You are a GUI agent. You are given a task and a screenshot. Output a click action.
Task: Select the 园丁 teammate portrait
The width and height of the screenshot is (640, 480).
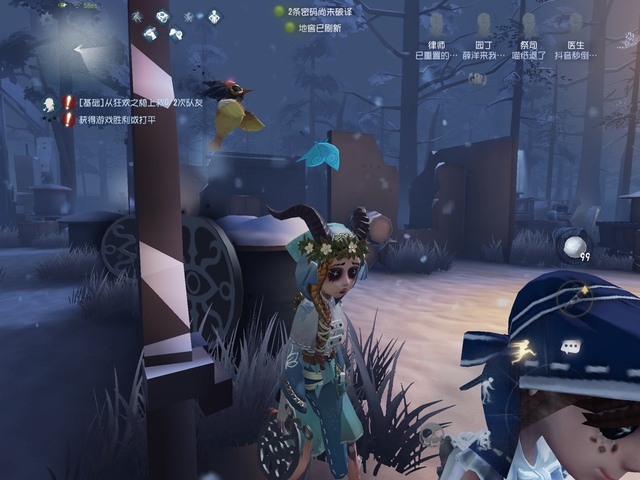(484, 23)
